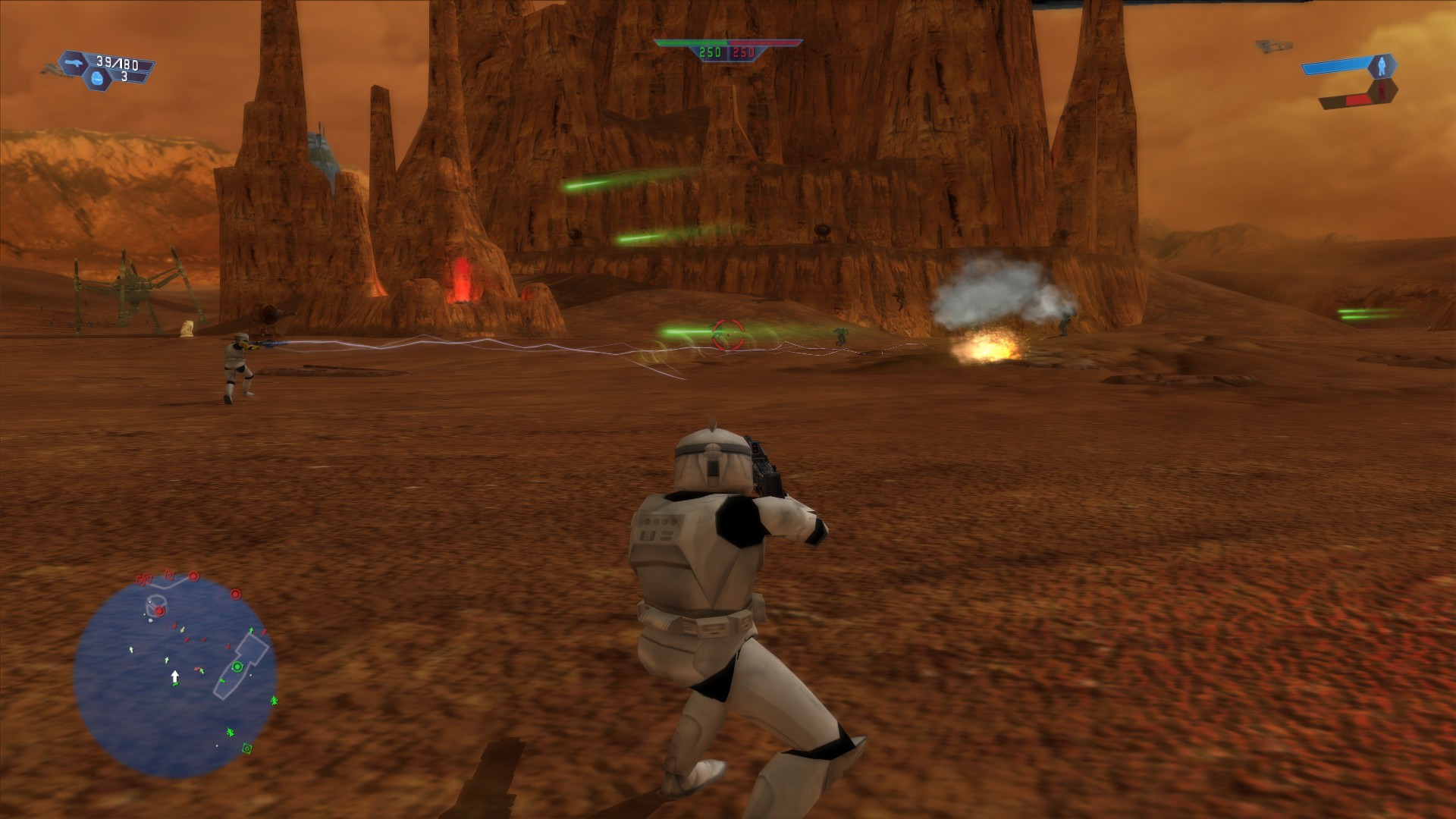Click the blue health bar at top right

(x=1336, y=67)
